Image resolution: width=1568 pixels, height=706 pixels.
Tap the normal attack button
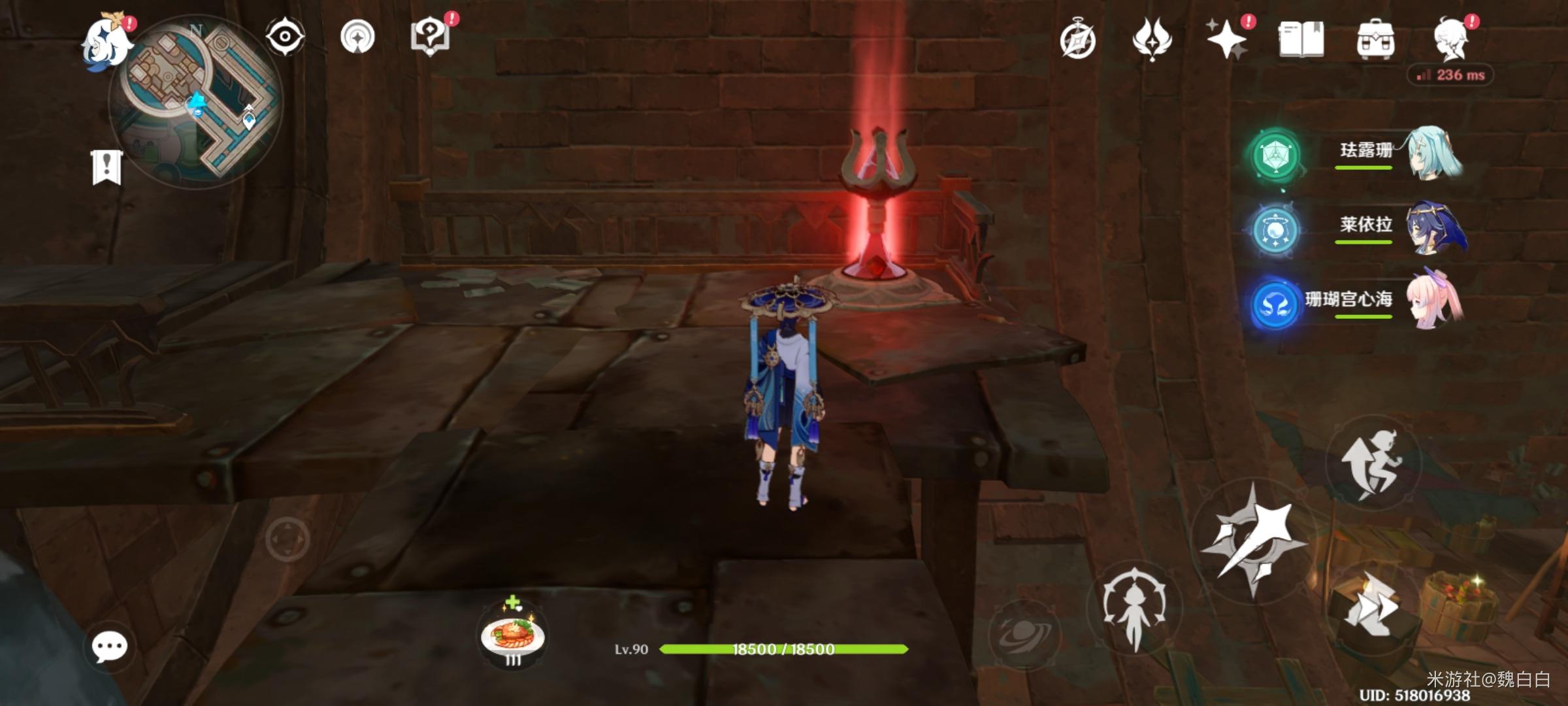[1250, 540]
